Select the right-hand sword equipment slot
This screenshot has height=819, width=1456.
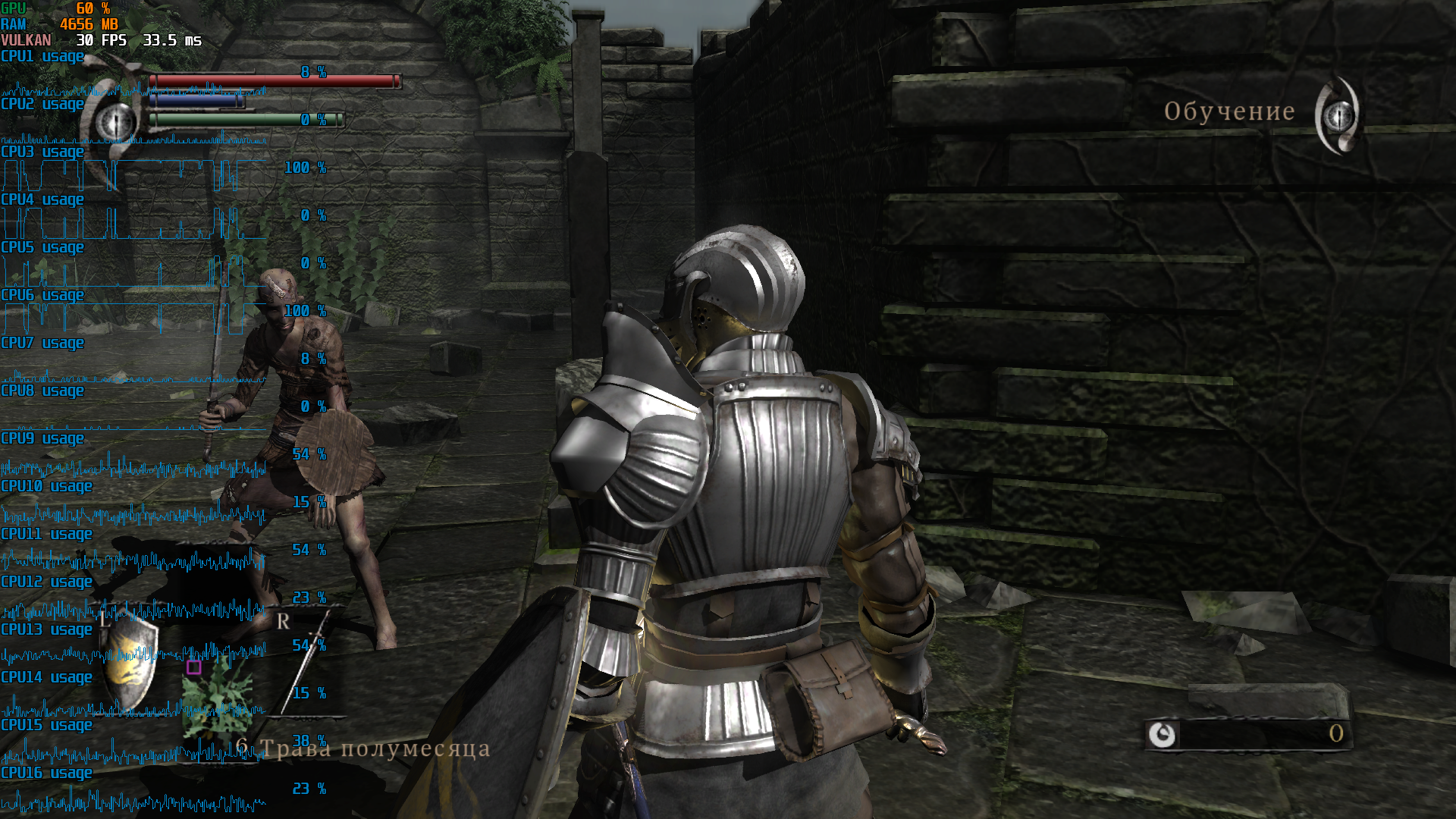pyautogui.click(x=307, y=661)
